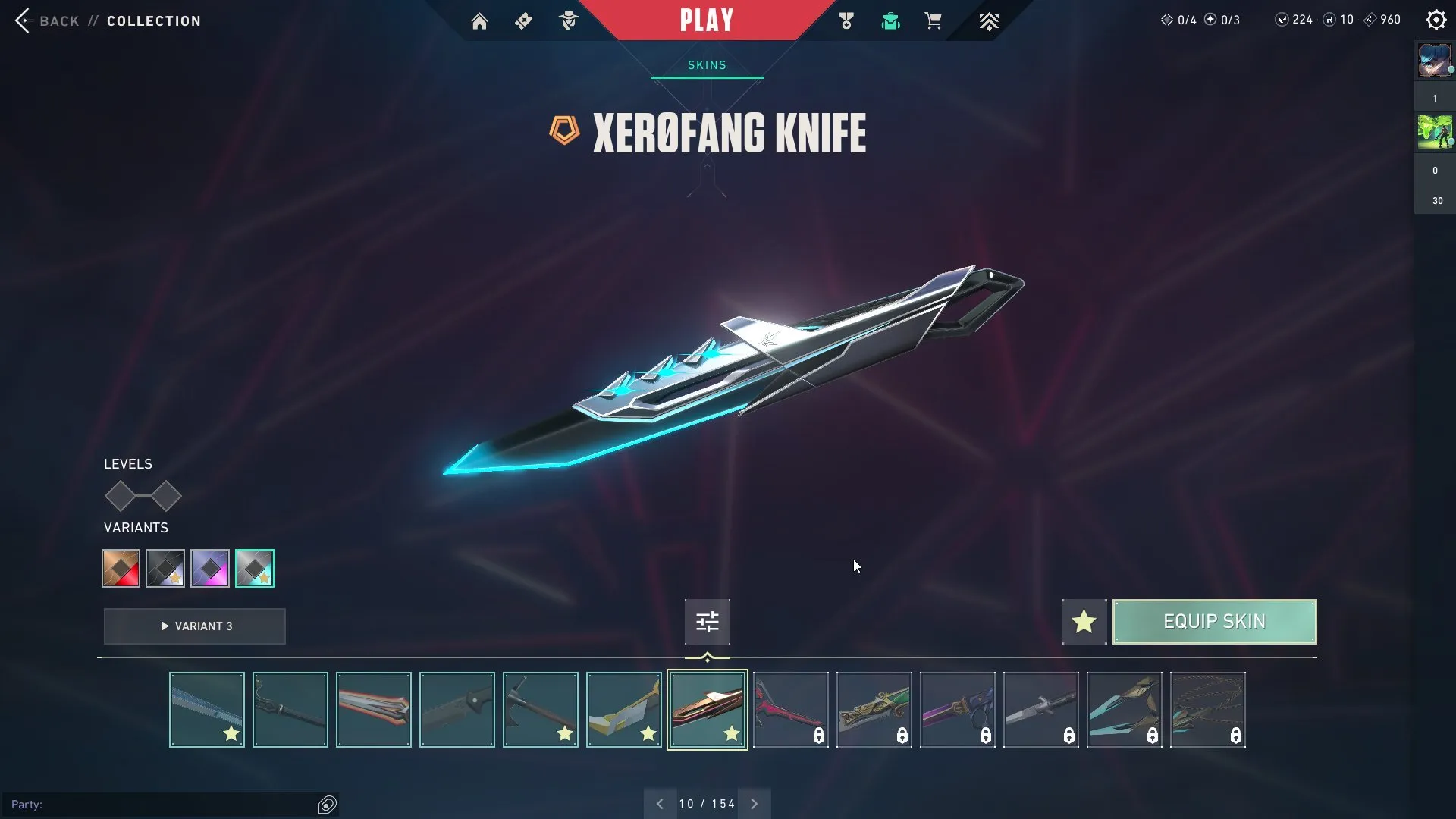Open the Battlepass ticket icon
This screenshot has width=1456, height=819.
tap(523, 20)
